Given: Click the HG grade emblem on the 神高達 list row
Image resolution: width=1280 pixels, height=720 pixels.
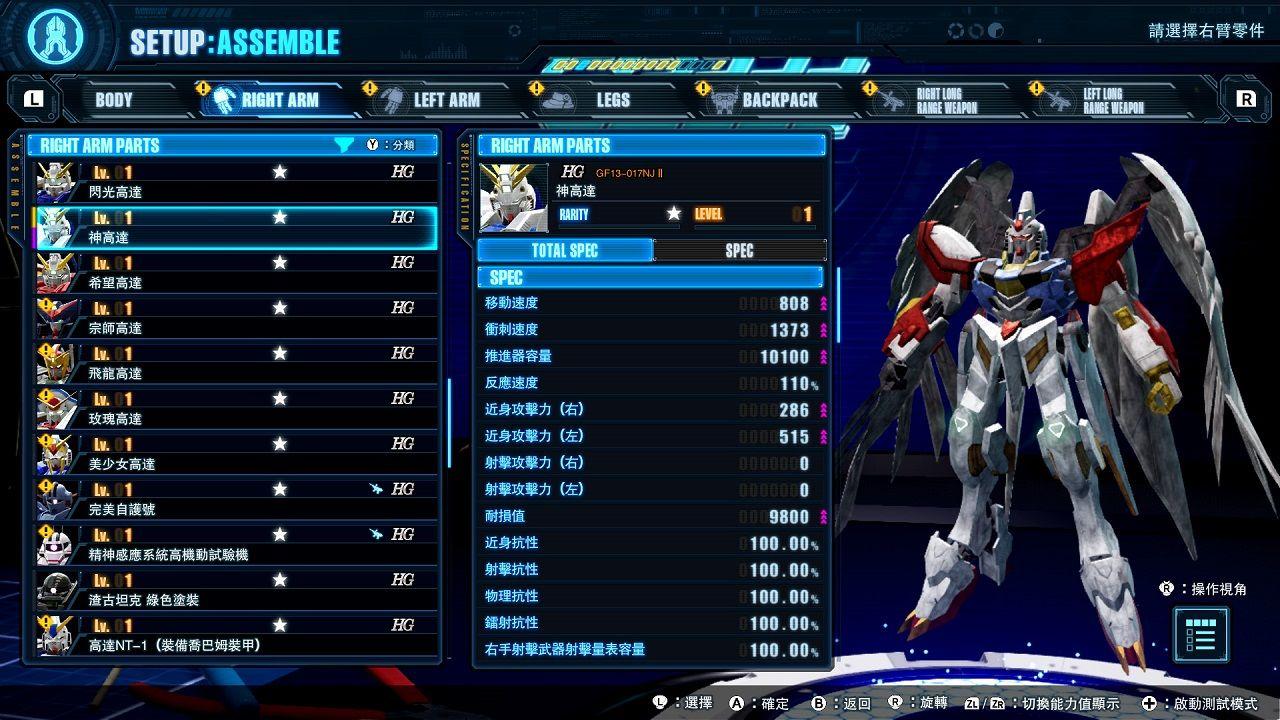Looking at the screenshot, I should [x=402, y=215].
